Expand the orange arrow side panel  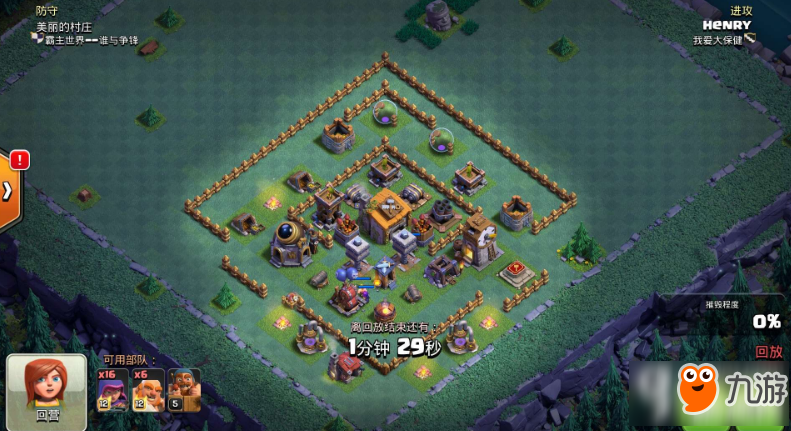click(x=9, y=189)
